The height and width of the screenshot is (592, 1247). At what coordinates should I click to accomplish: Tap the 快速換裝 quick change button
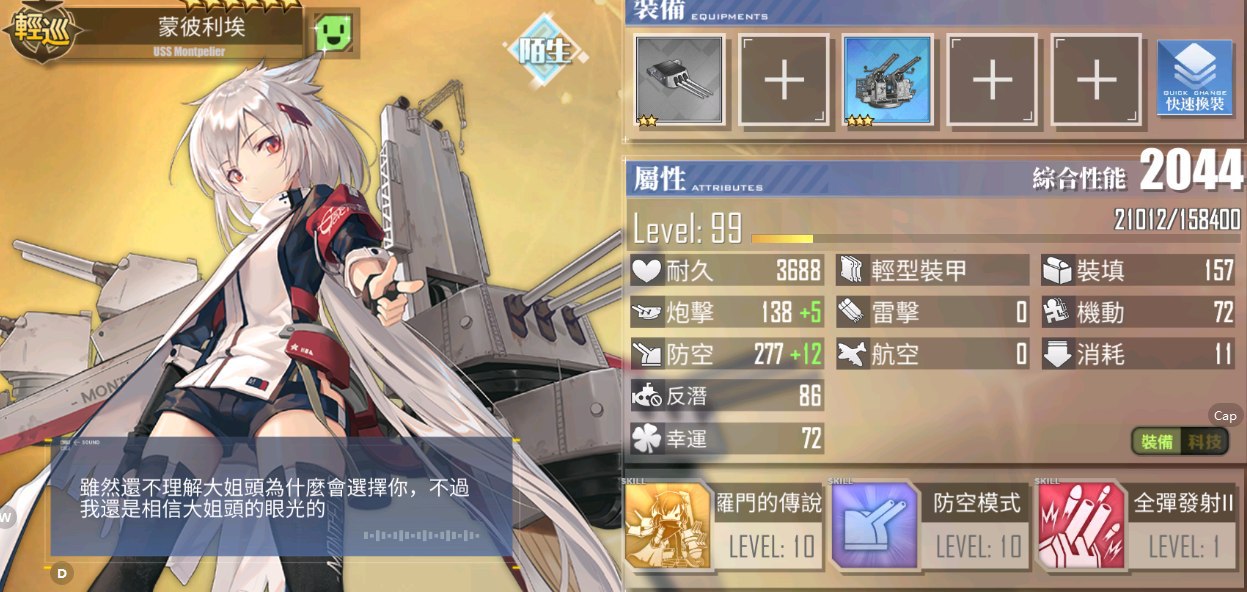tap(1194, 78)
